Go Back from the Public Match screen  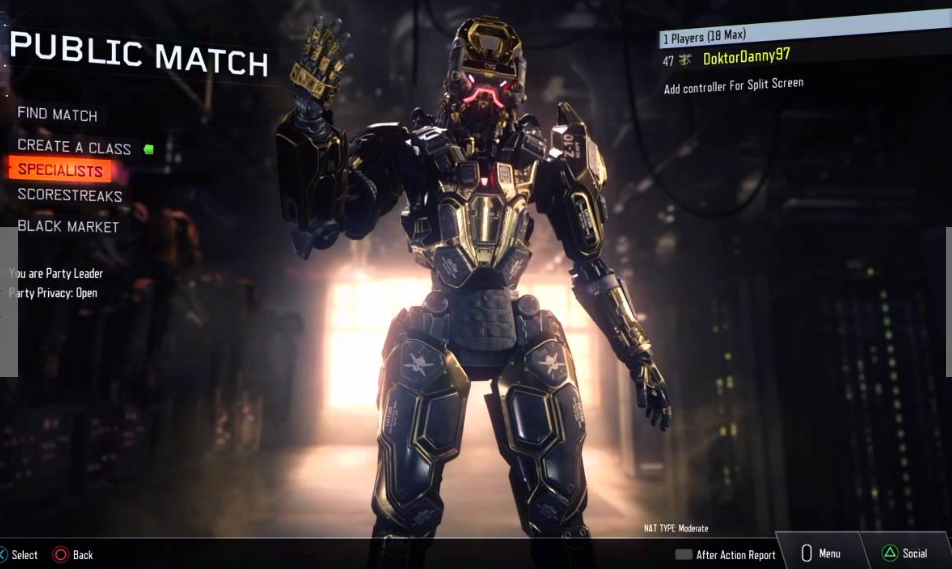click(73, 555)
